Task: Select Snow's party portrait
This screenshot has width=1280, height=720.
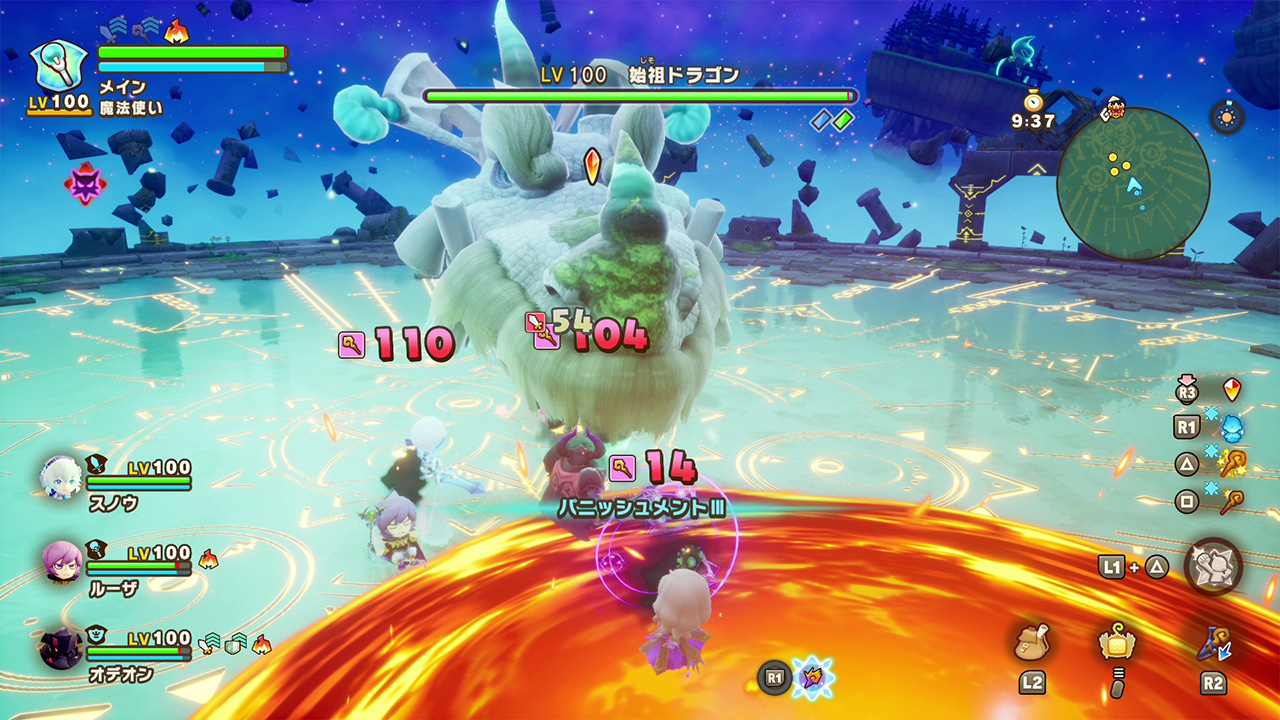Action: tap(61, 477)
